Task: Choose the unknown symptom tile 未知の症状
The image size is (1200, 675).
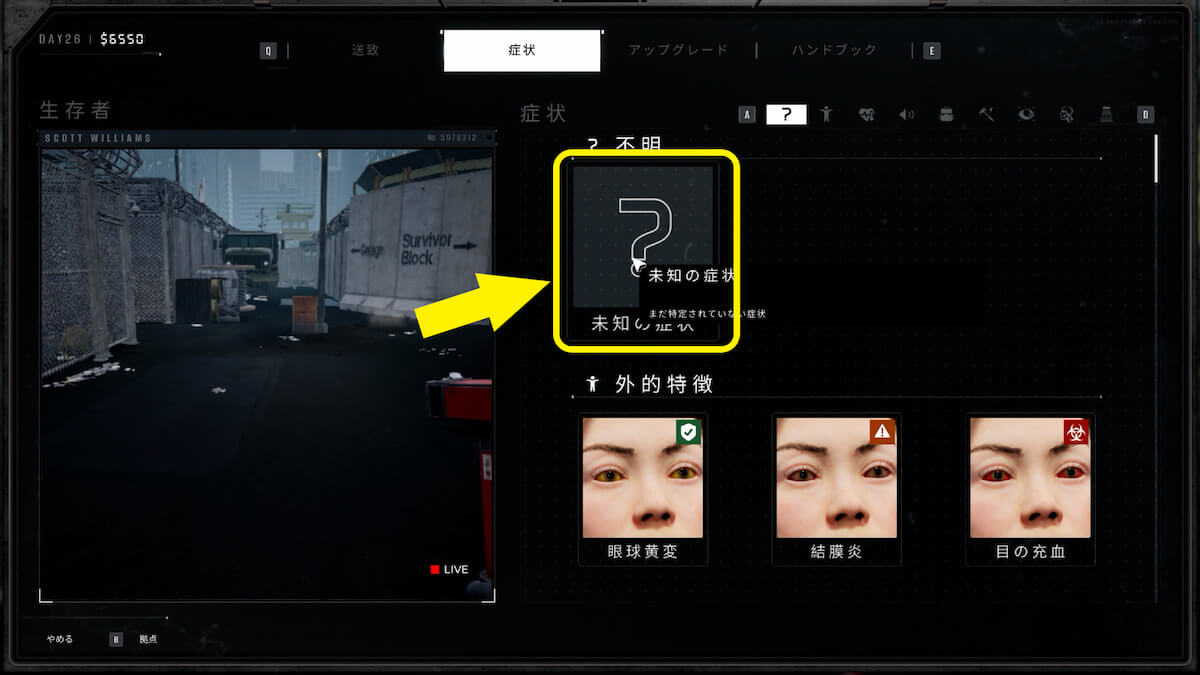Action: coord(643,250)
